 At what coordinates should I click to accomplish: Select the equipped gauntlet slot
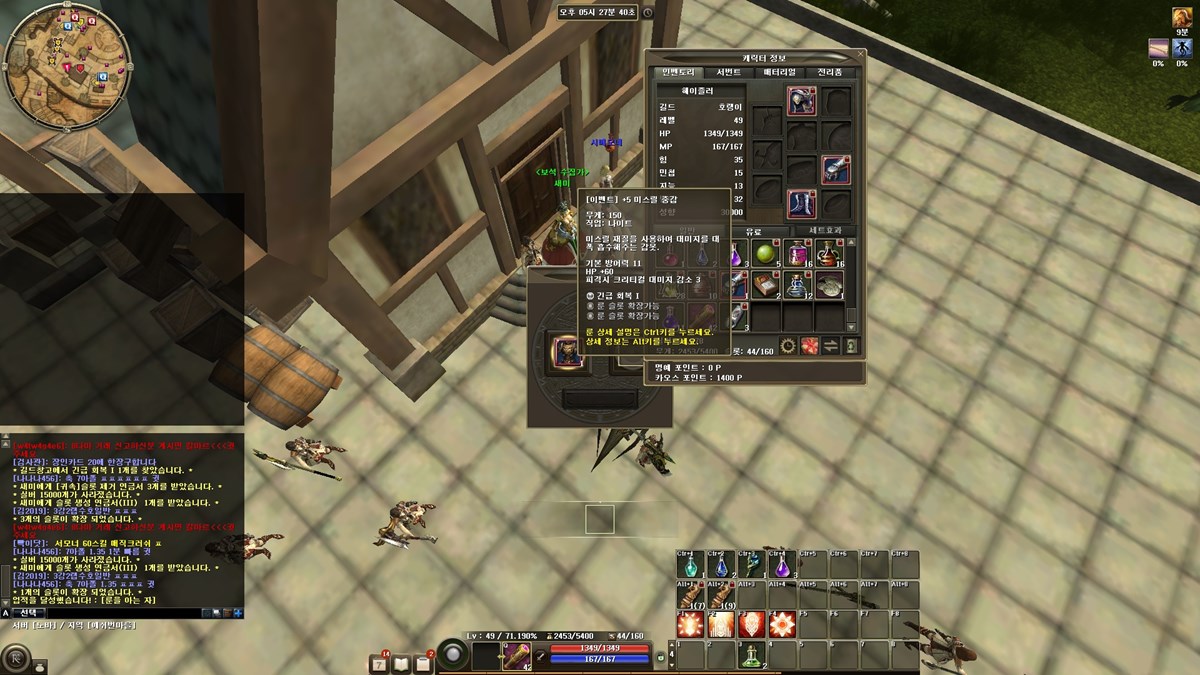point(836,170)
